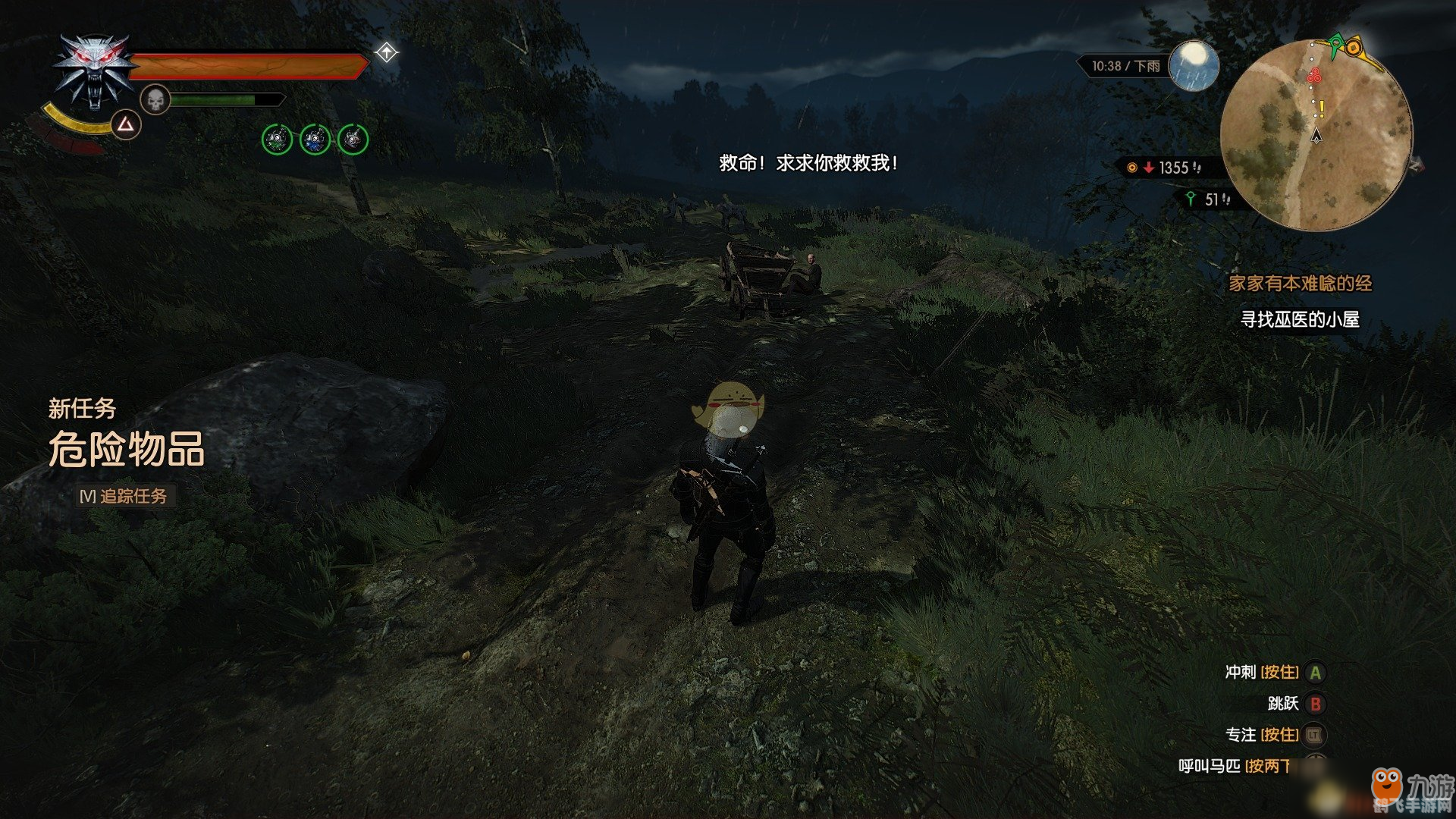Select the triangular active sign icon

coord(126,124)
